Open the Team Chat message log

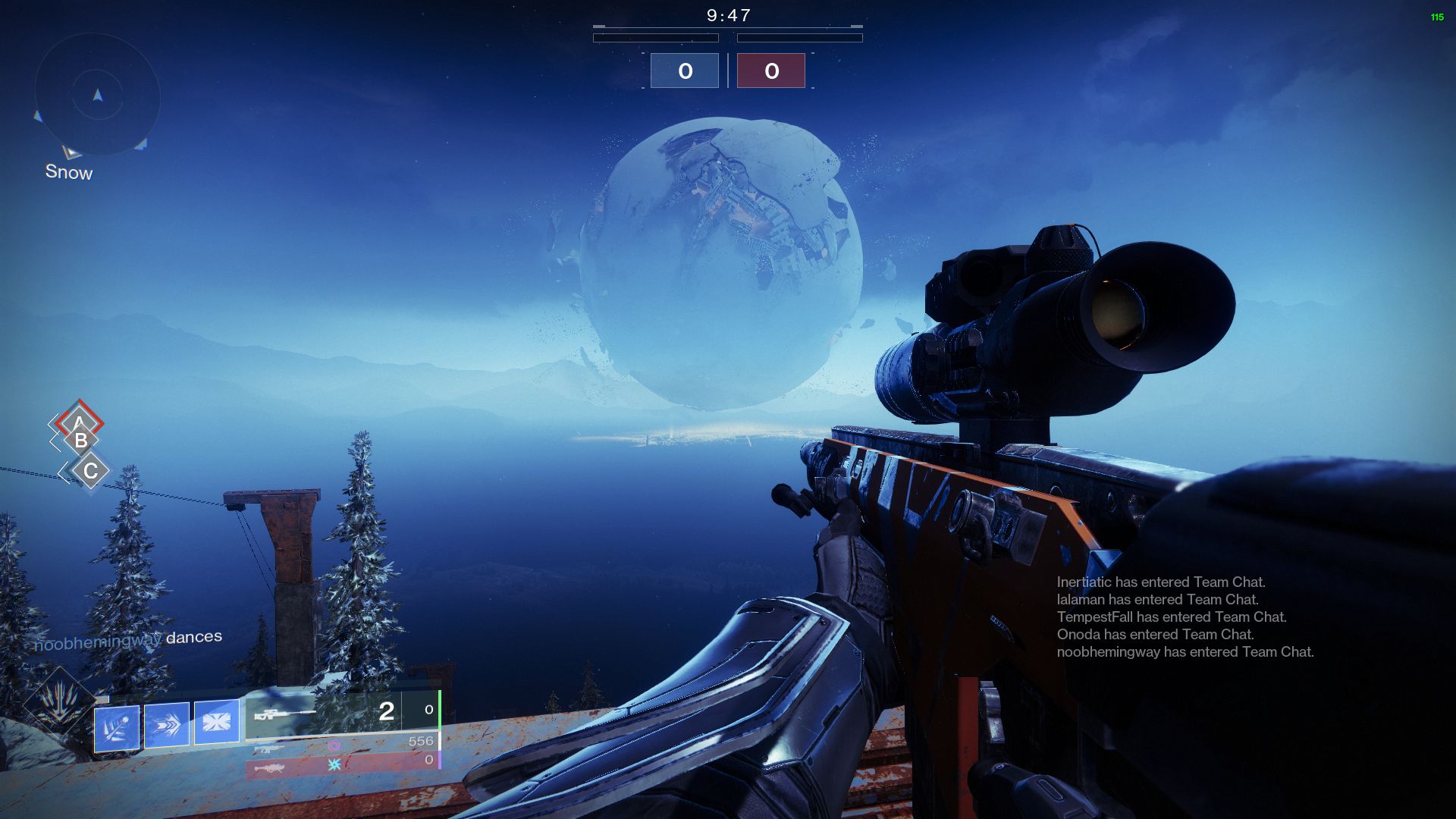(1185, 617)
